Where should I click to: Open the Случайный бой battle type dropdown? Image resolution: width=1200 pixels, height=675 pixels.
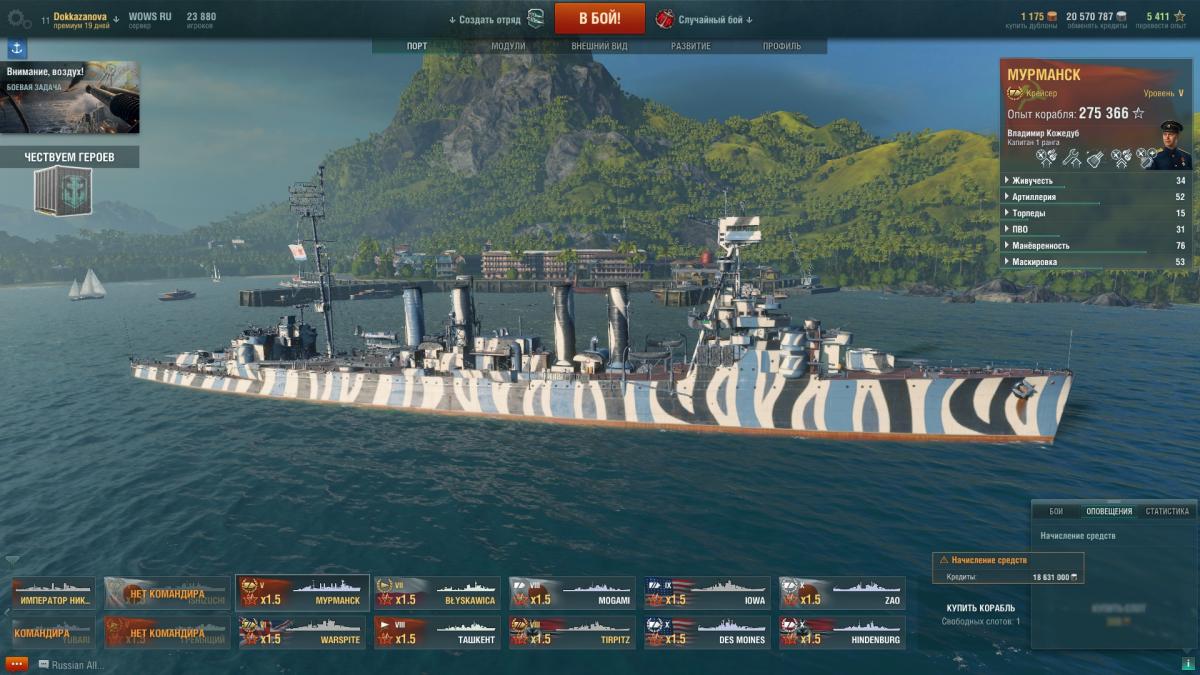(x=714, y=20)
